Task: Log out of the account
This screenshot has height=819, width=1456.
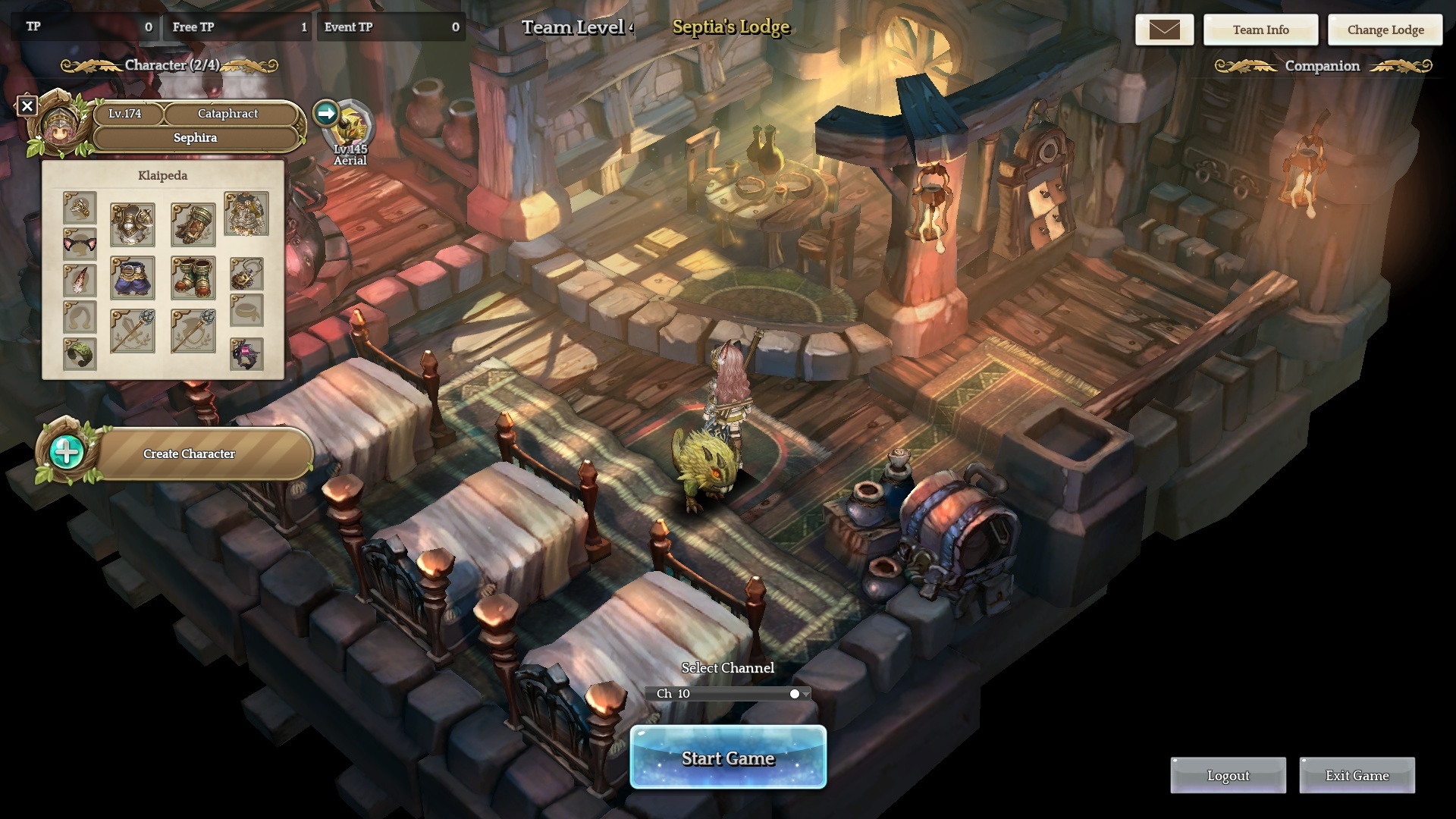Action: [1228, 776]
